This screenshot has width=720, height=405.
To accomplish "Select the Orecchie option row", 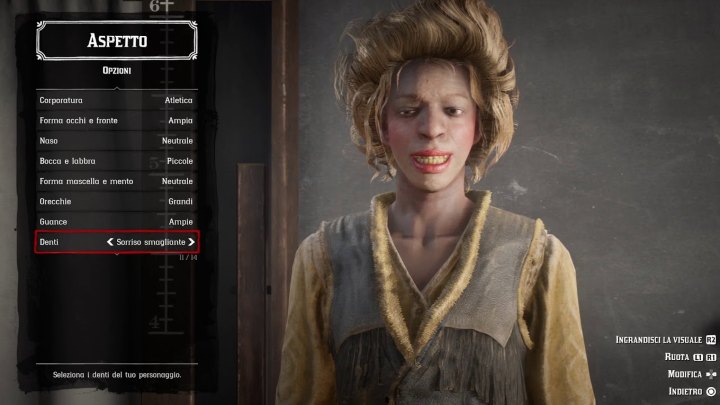I will point(116,201).
